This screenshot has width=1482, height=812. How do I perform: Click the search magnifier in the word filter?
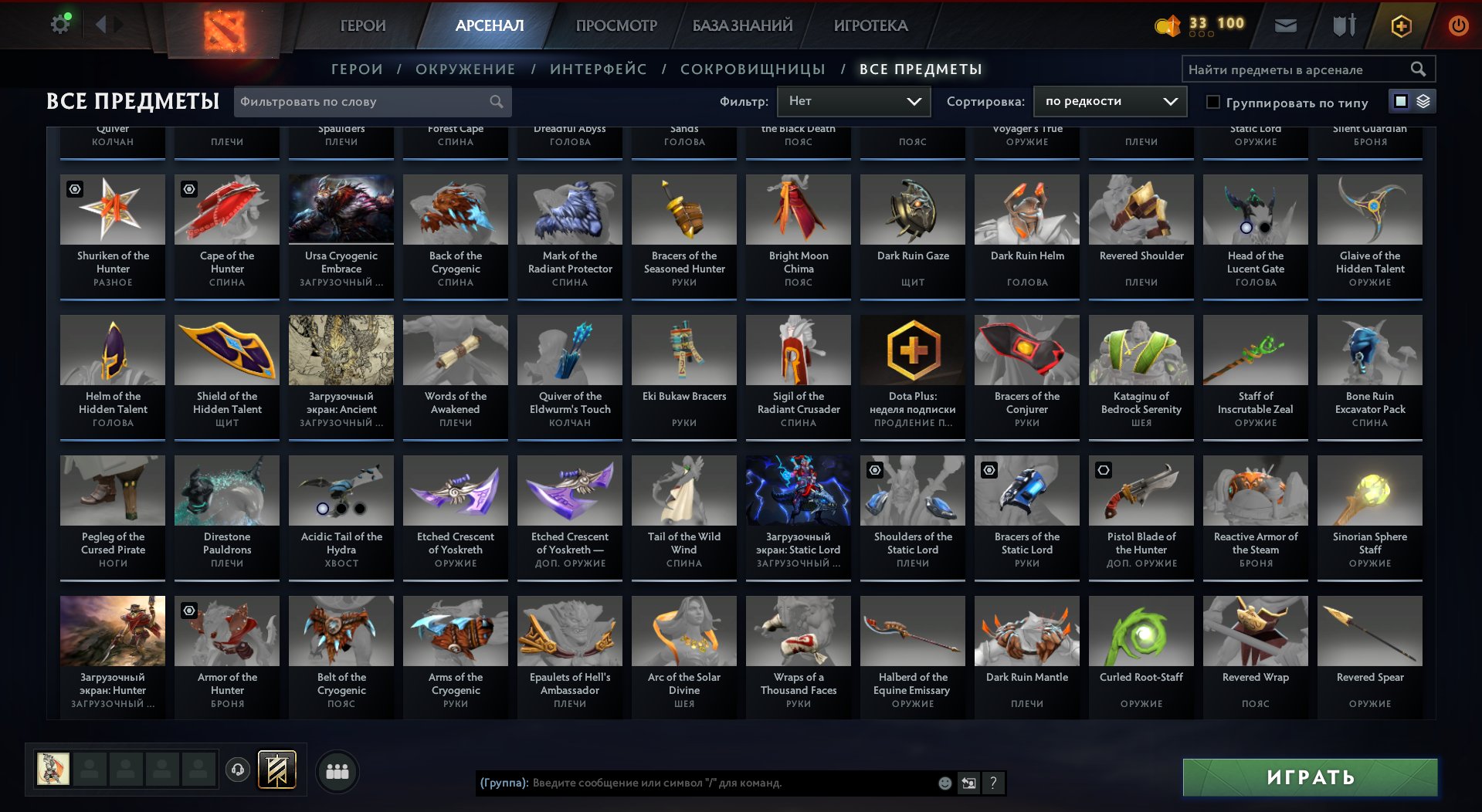[x=497, y=101]
